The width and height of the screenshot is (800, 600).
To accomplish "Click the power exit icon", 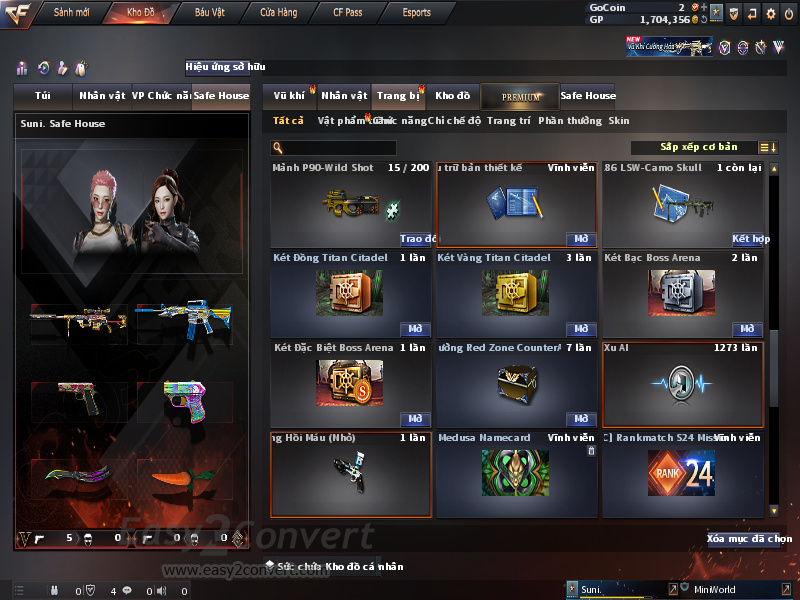I will click(x=788, y=13).
